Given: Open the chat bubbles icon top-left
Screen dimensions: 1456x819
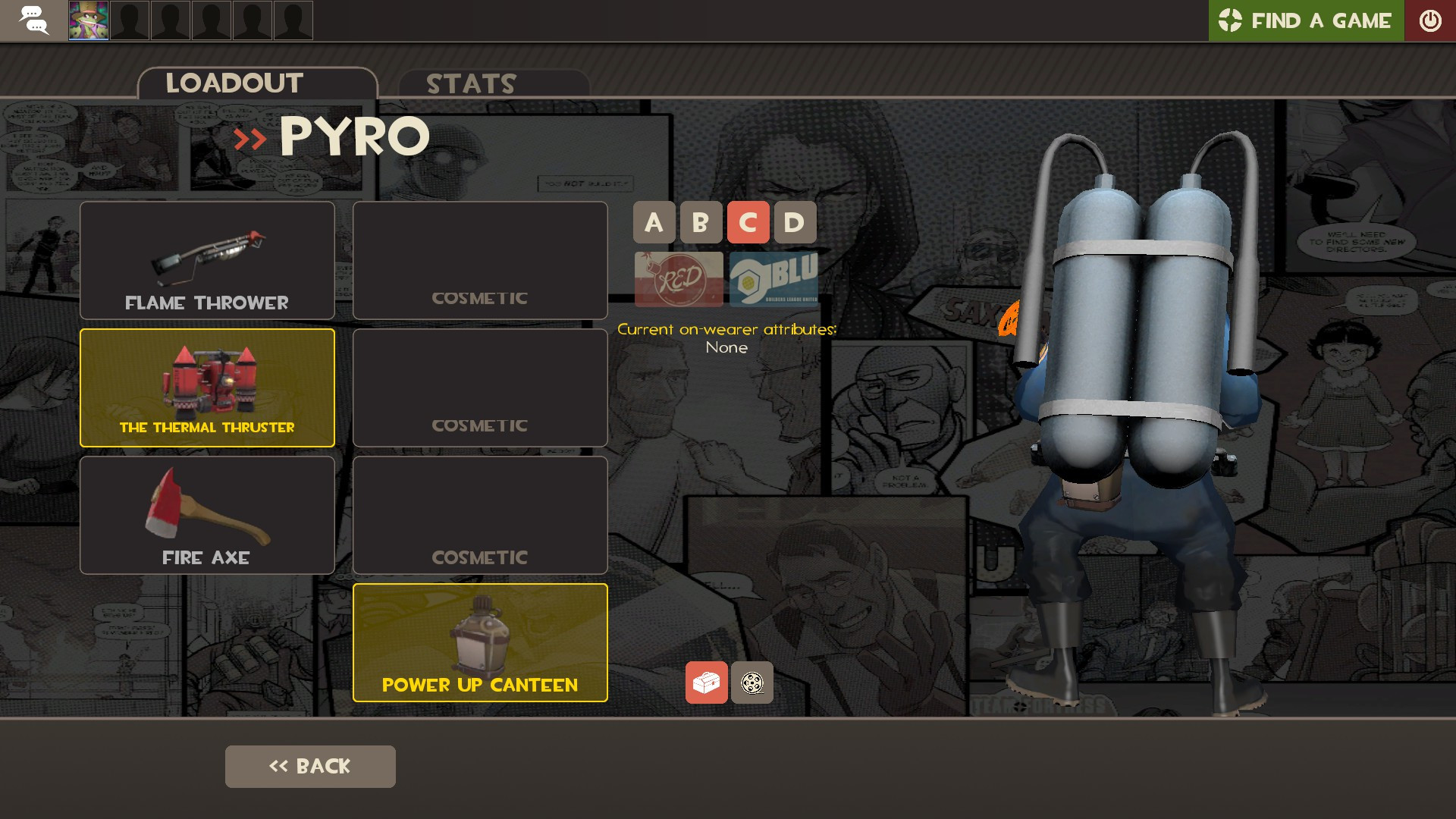Looking at the screenshot, I should (33, 20).
